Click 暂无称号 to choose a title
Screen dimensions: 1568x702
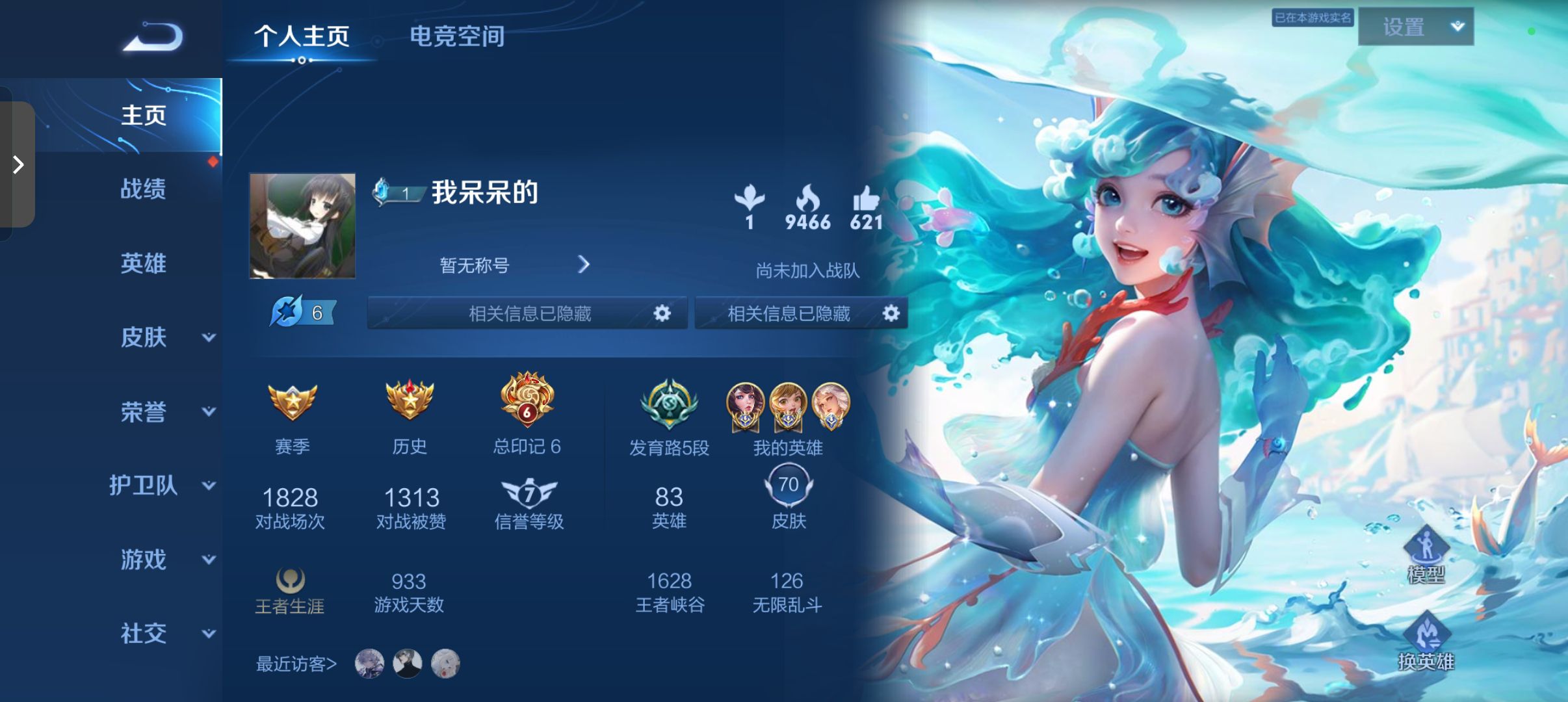click(473, 265)
